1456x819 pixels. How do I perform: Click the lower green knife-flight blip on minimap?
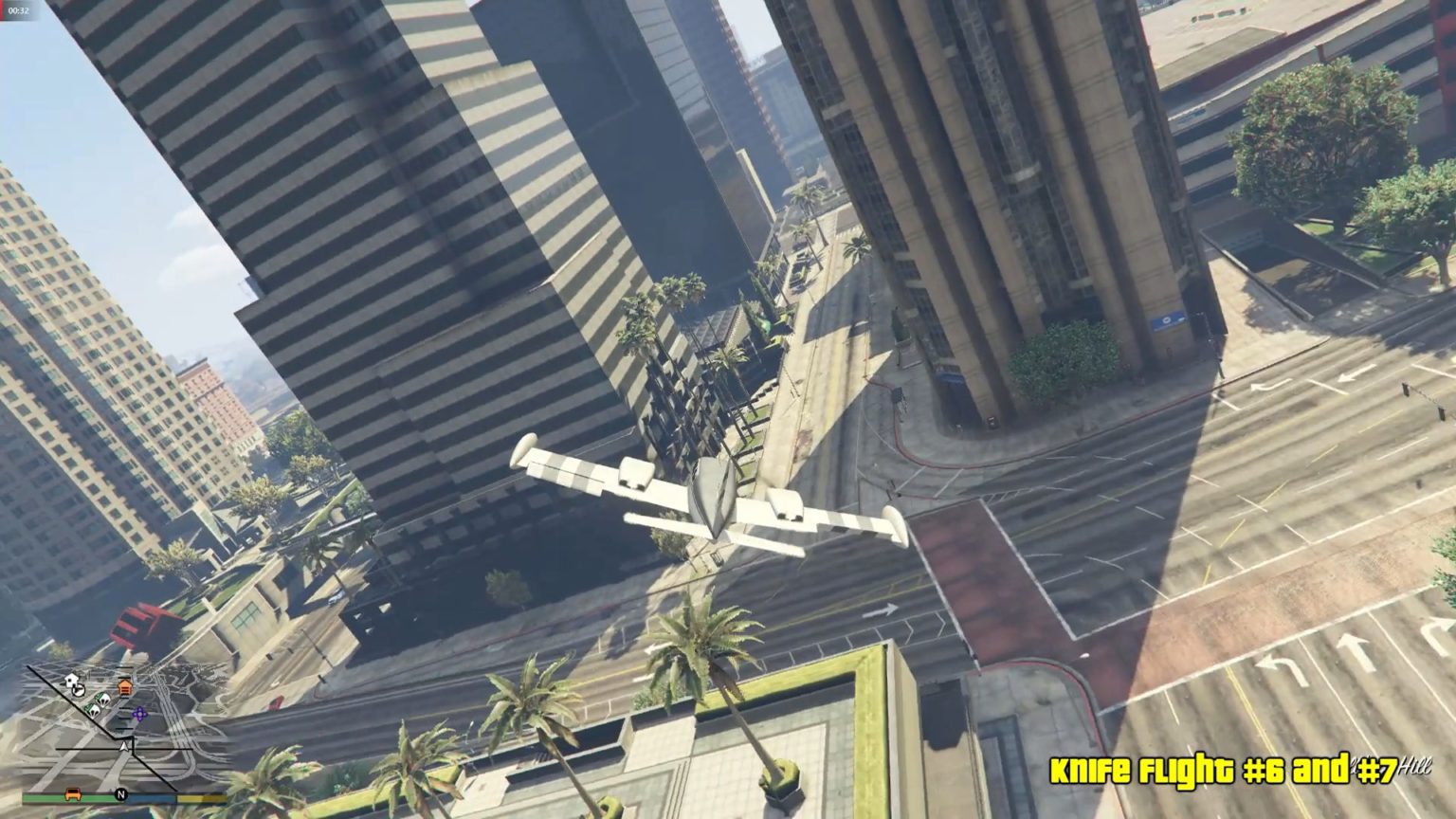pos(93,710)
